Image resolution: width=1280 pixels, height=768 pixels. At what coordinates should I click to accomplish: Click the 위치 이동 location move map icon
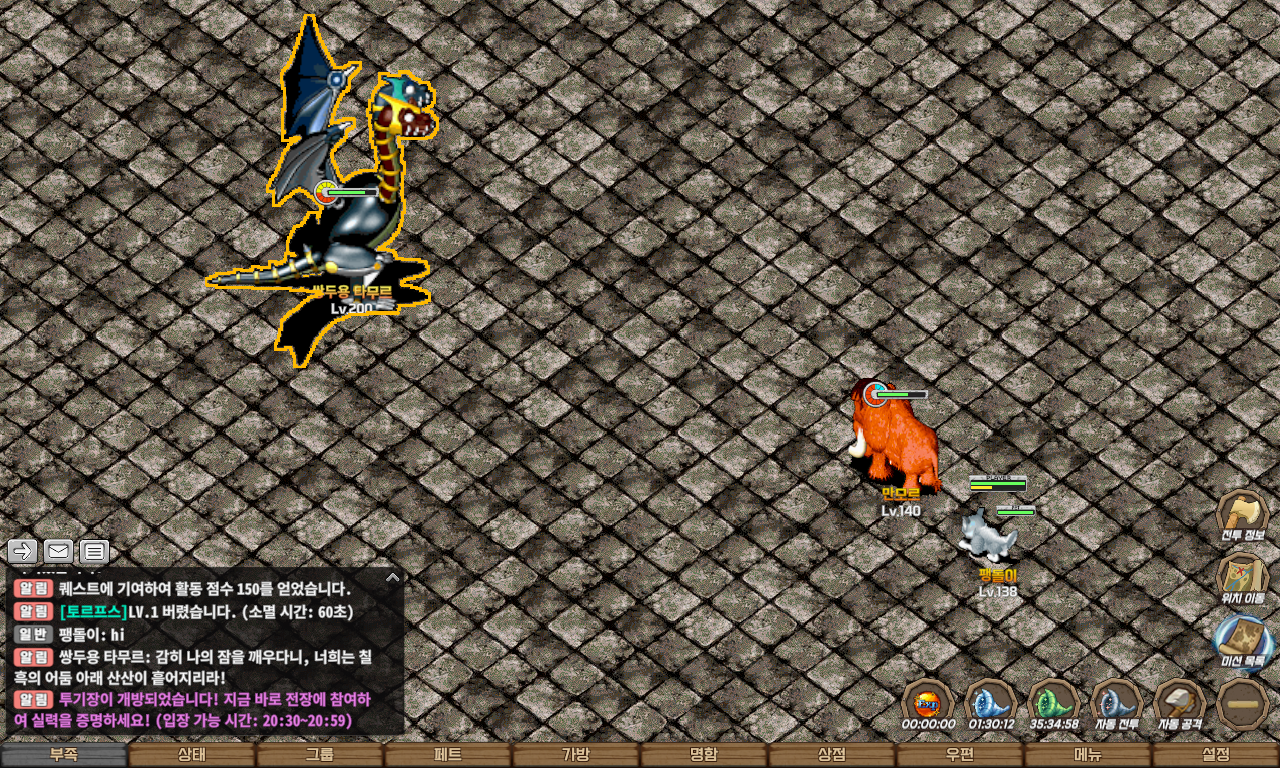(x=1242, y=578)
